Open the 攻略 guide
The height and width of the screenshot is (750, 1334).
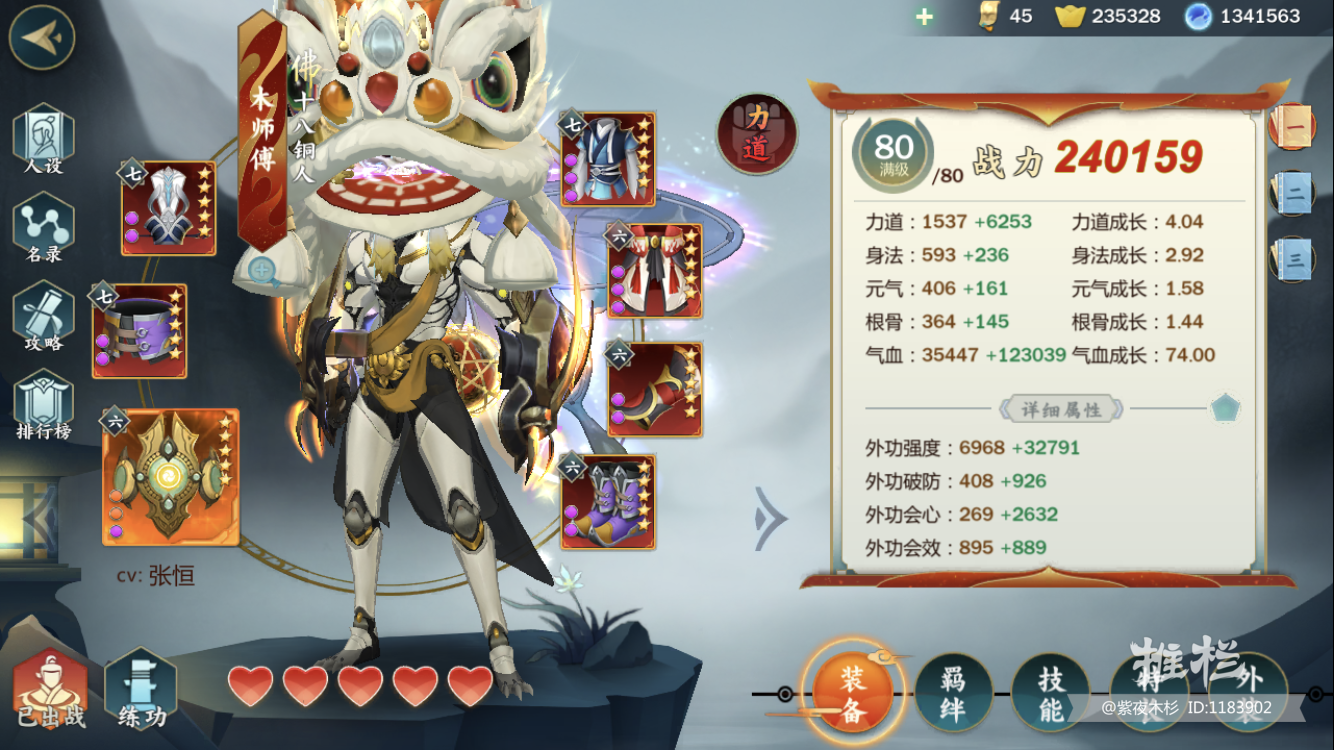[x=43, y=317]
